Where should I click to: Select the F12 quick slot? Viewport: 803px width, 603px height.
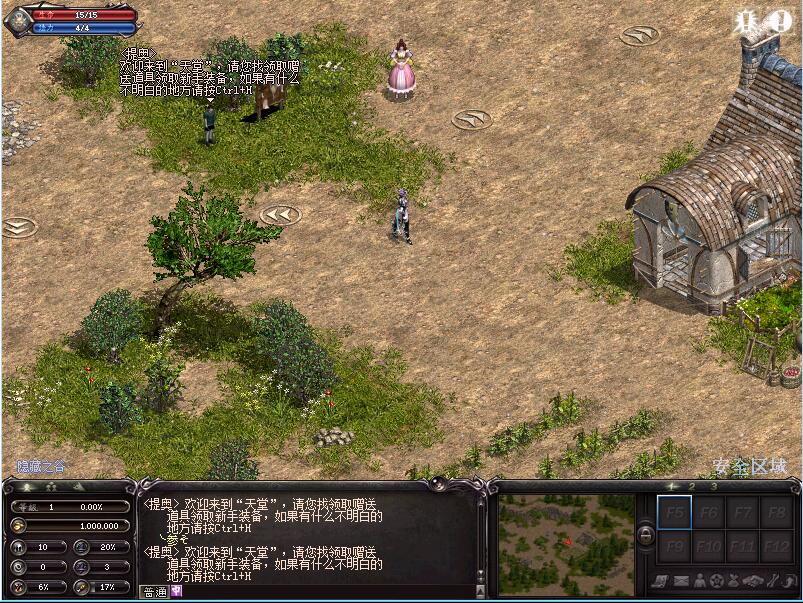[x=777, y=547]
